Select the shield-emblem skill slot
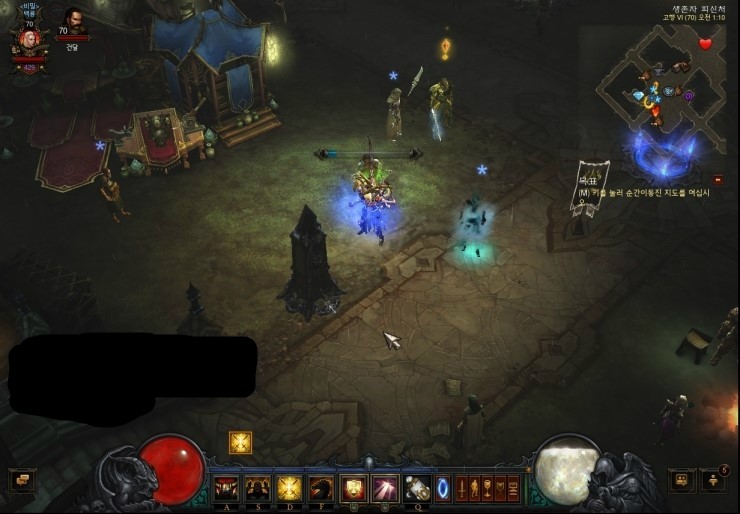Image resolution: width=740 pixels, height=514 pixels. click(x=353, y=488)
